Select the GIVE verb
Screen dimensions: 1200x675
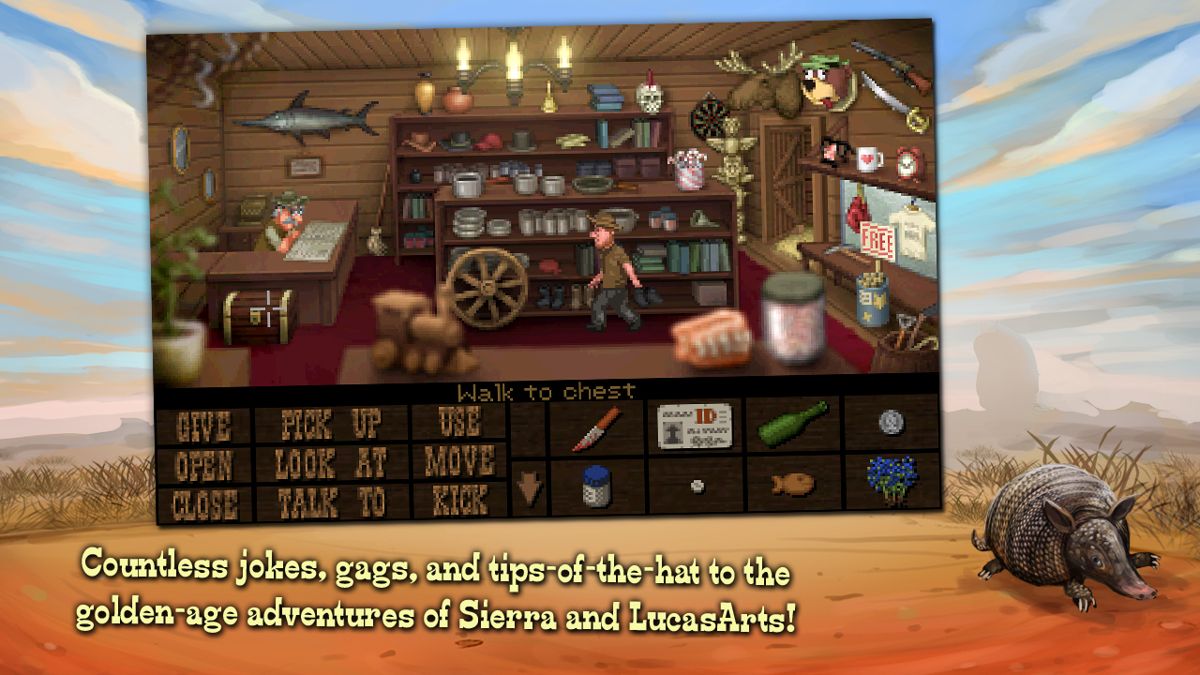[203, 426]
